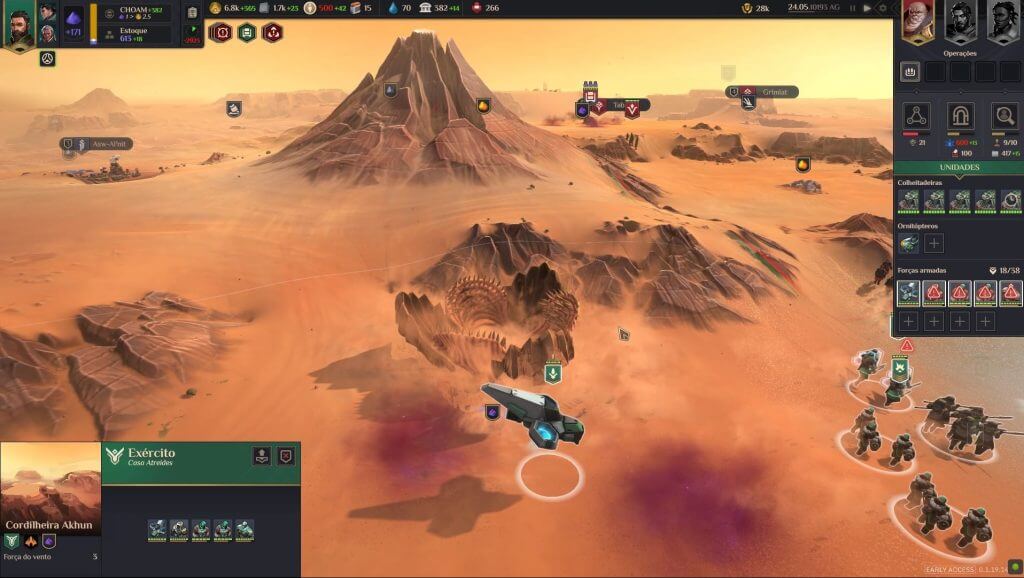The height and width of the screenshot is (578, 1024).
Task: Pause the game speed
Action: [x=853, y=8]
